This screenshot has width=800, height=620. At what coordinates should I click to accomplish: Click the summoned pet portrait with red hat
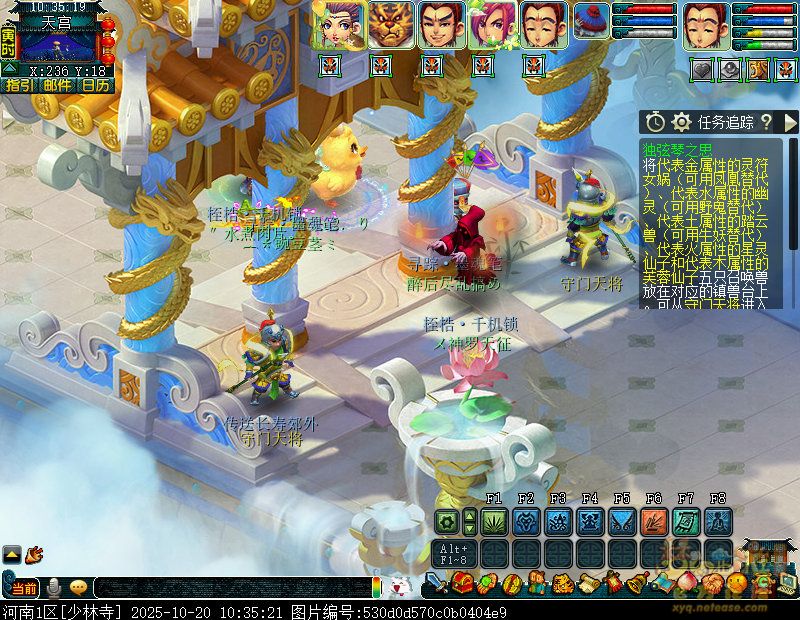592,22
